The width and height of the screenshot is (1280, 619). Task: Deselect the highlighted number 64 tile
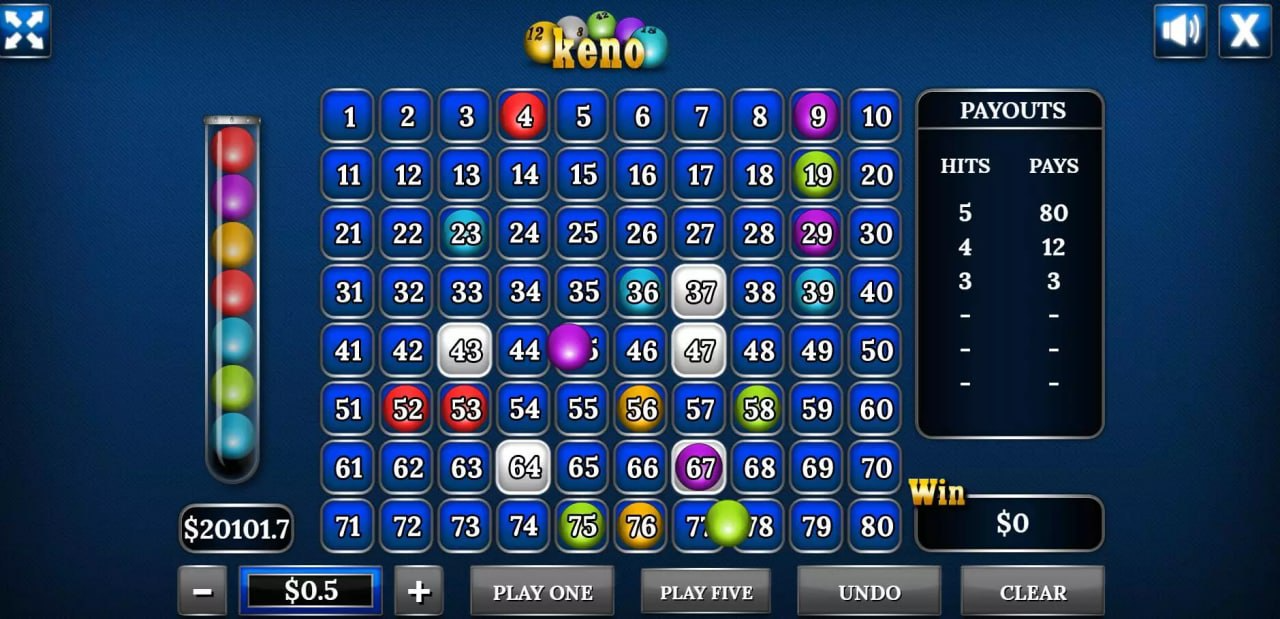[524, 468]
